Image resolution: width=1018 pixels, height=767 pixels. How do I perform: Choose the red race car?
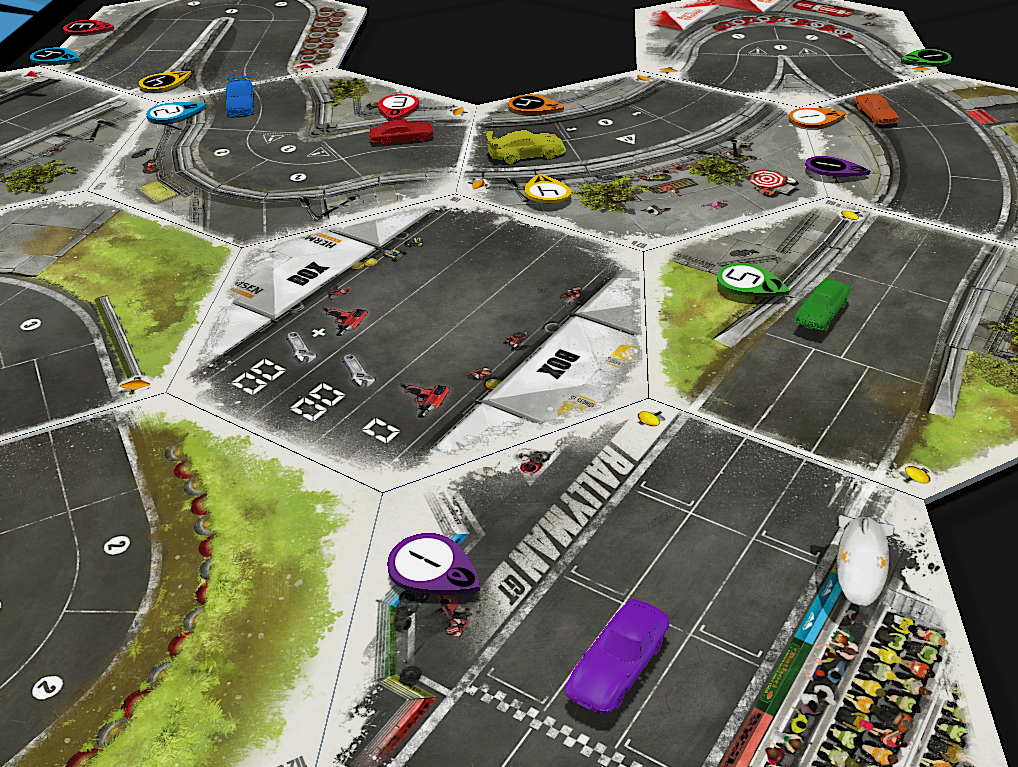coord(400,132)
